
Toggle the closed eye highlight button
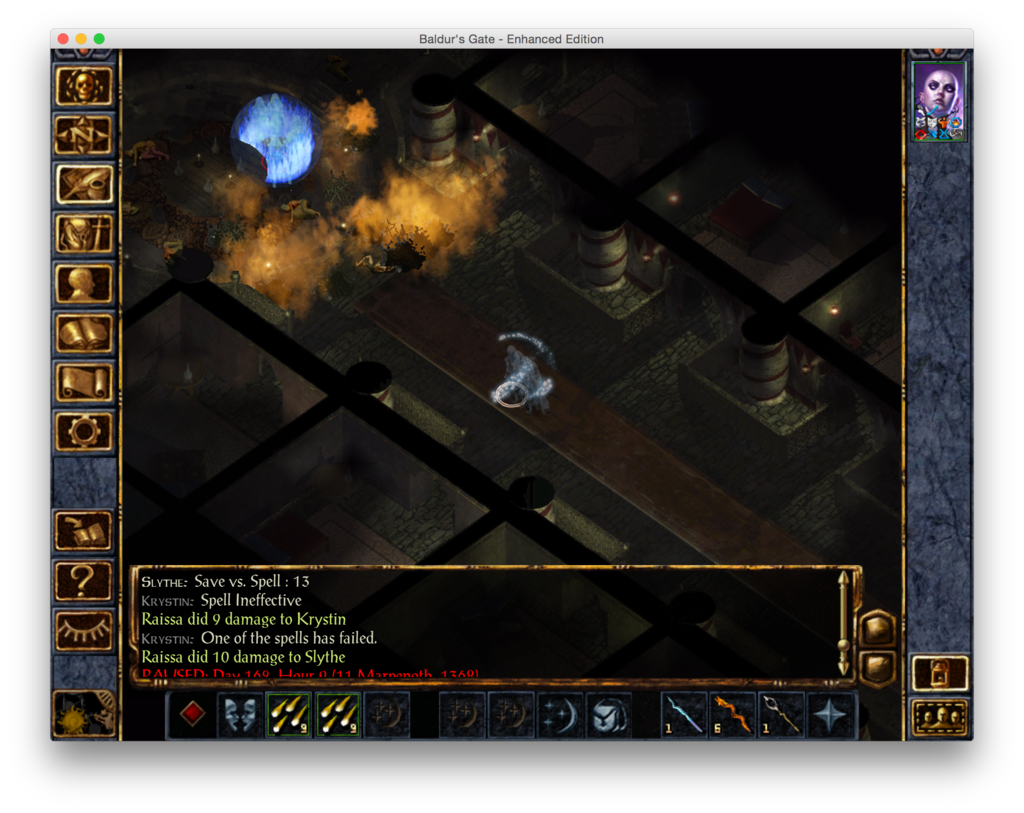pos(84,630)
